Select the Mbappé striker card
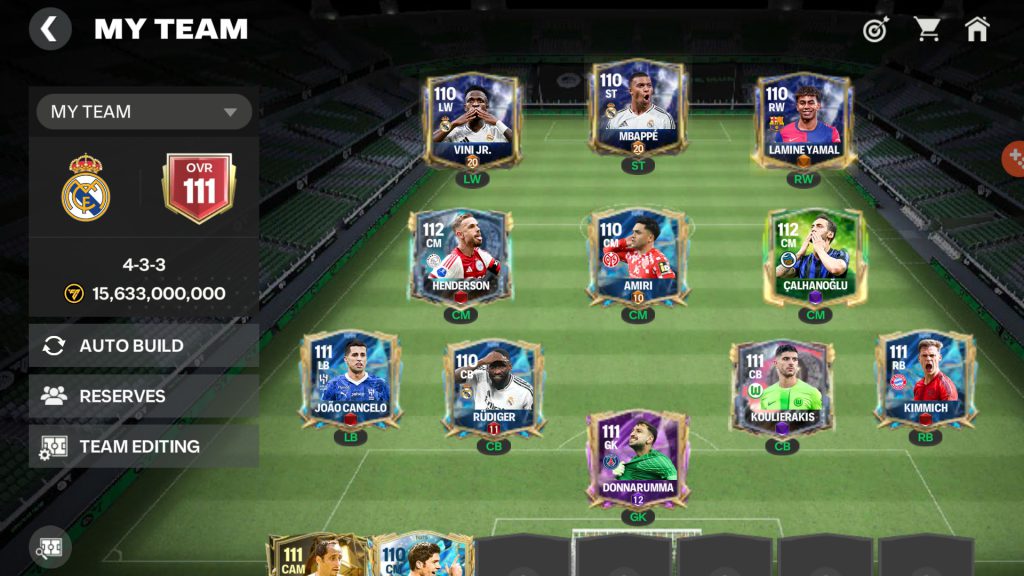1024x576 pixels. (638, 110)
